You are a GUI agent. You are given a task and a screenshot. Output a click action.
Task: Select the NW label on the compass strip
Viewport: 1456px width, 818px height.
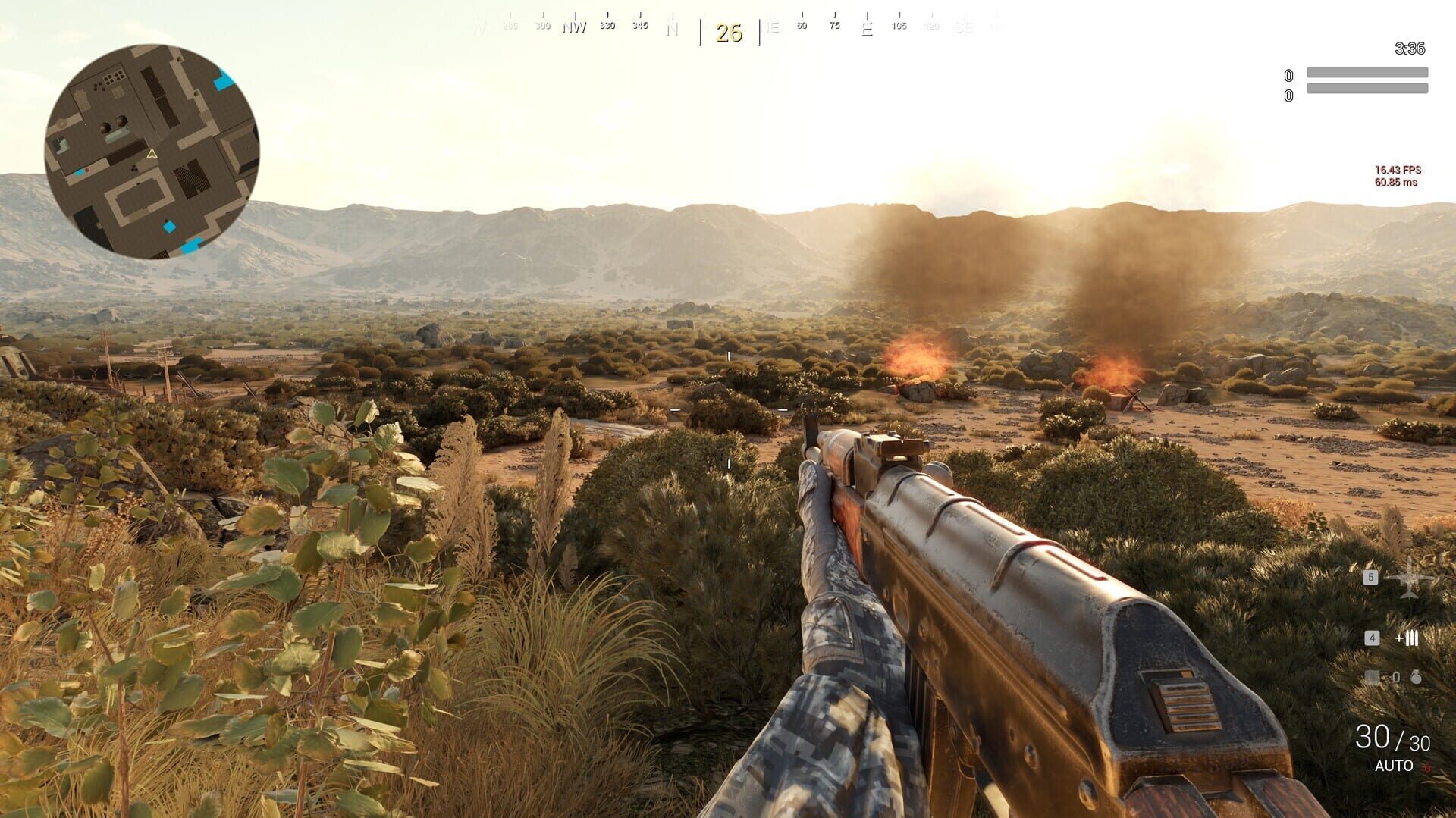[575, 25]
